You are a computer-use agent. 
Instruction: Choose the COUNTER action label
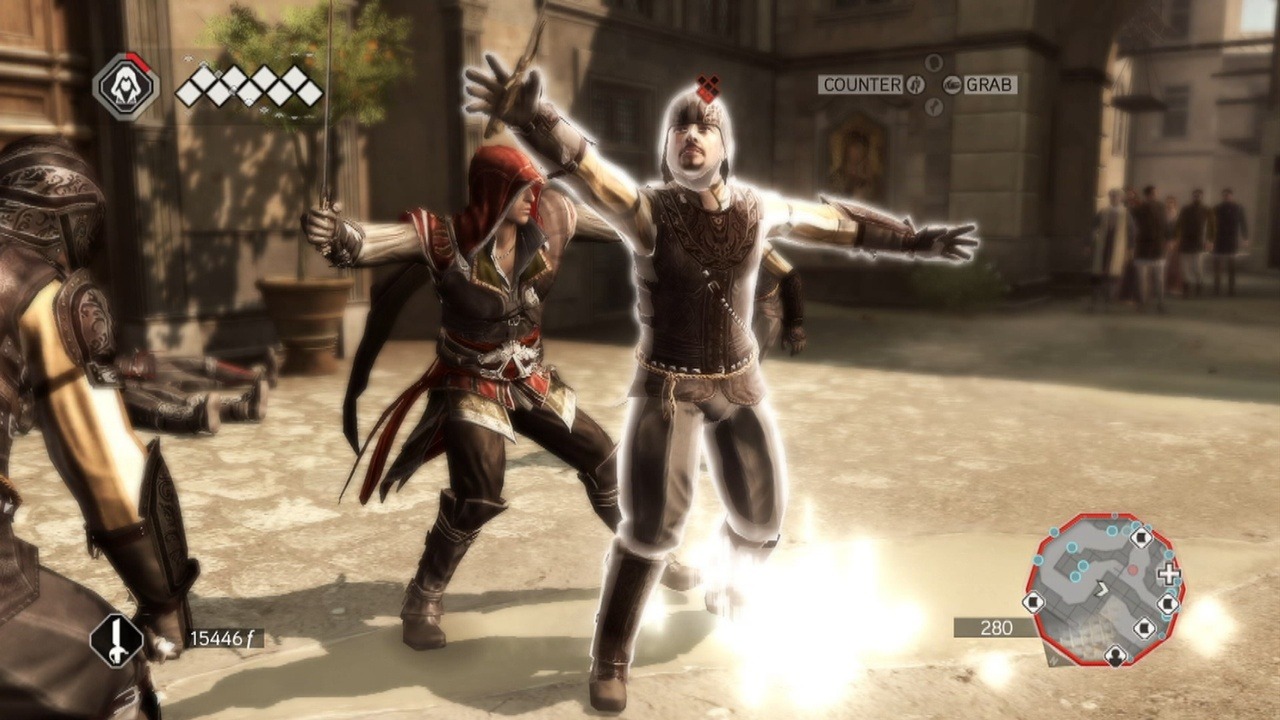tap(861, 85)
